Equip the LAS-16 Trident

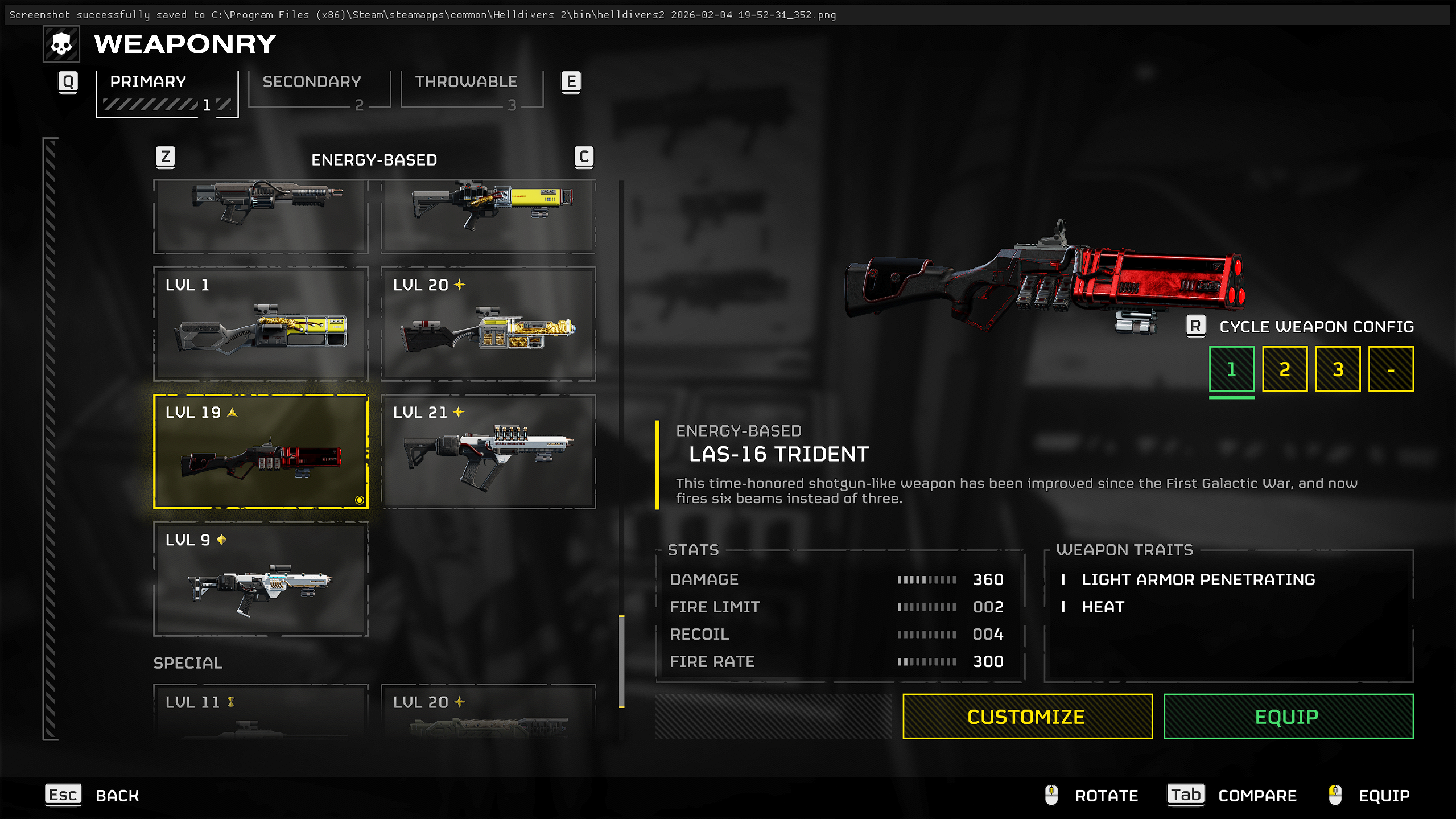click(x=1288, y=716)
